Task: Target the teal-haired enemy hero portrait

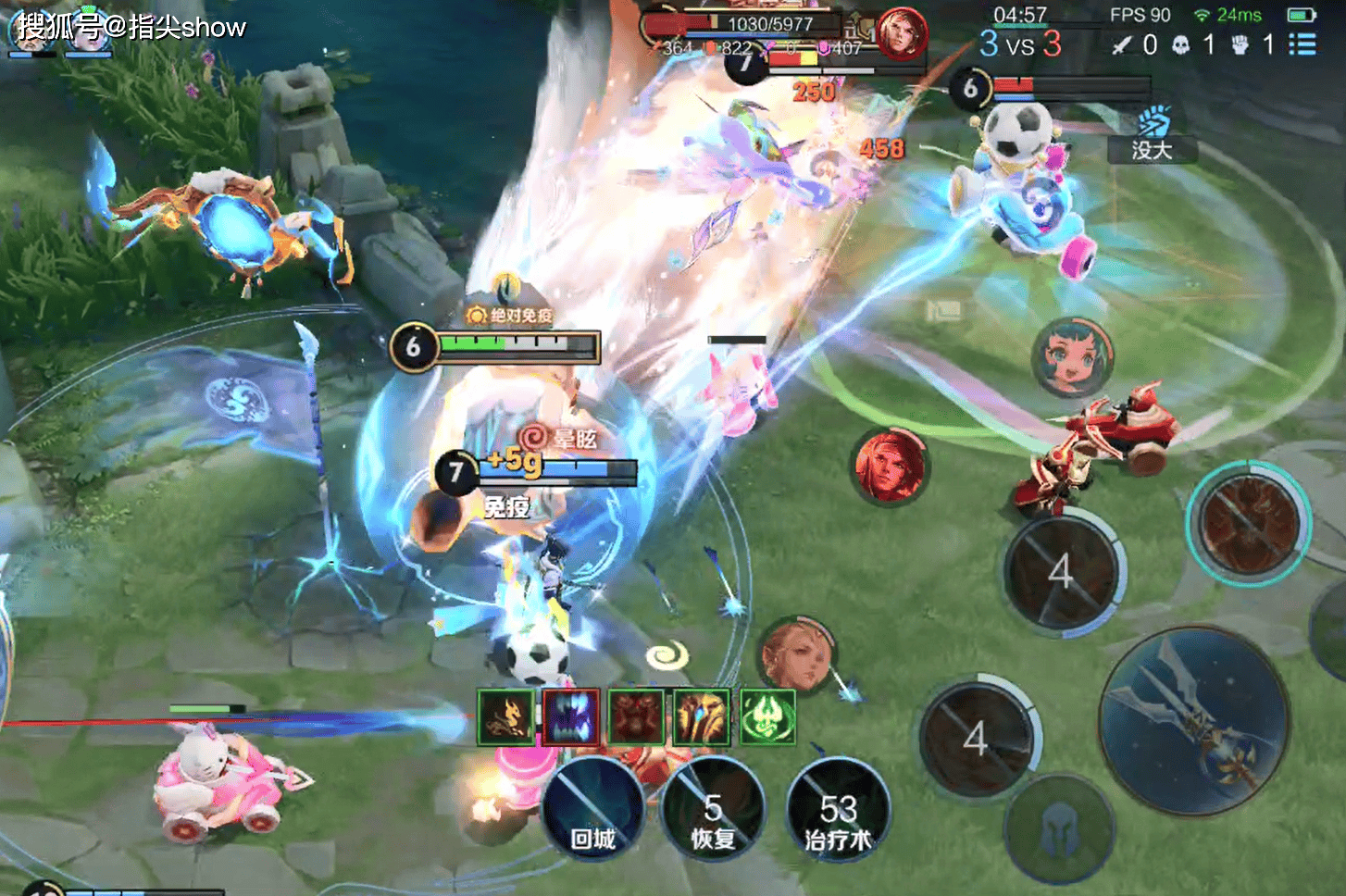Action: [1073, 356]
